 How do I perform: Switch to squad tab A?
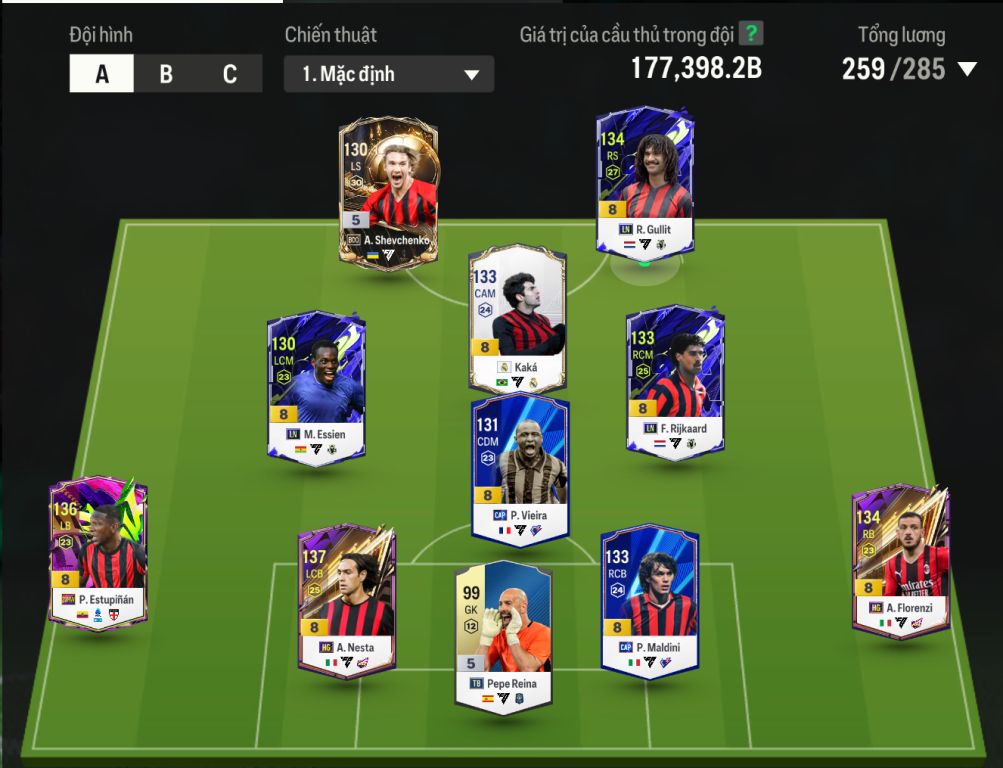click(x=102, y=74)
